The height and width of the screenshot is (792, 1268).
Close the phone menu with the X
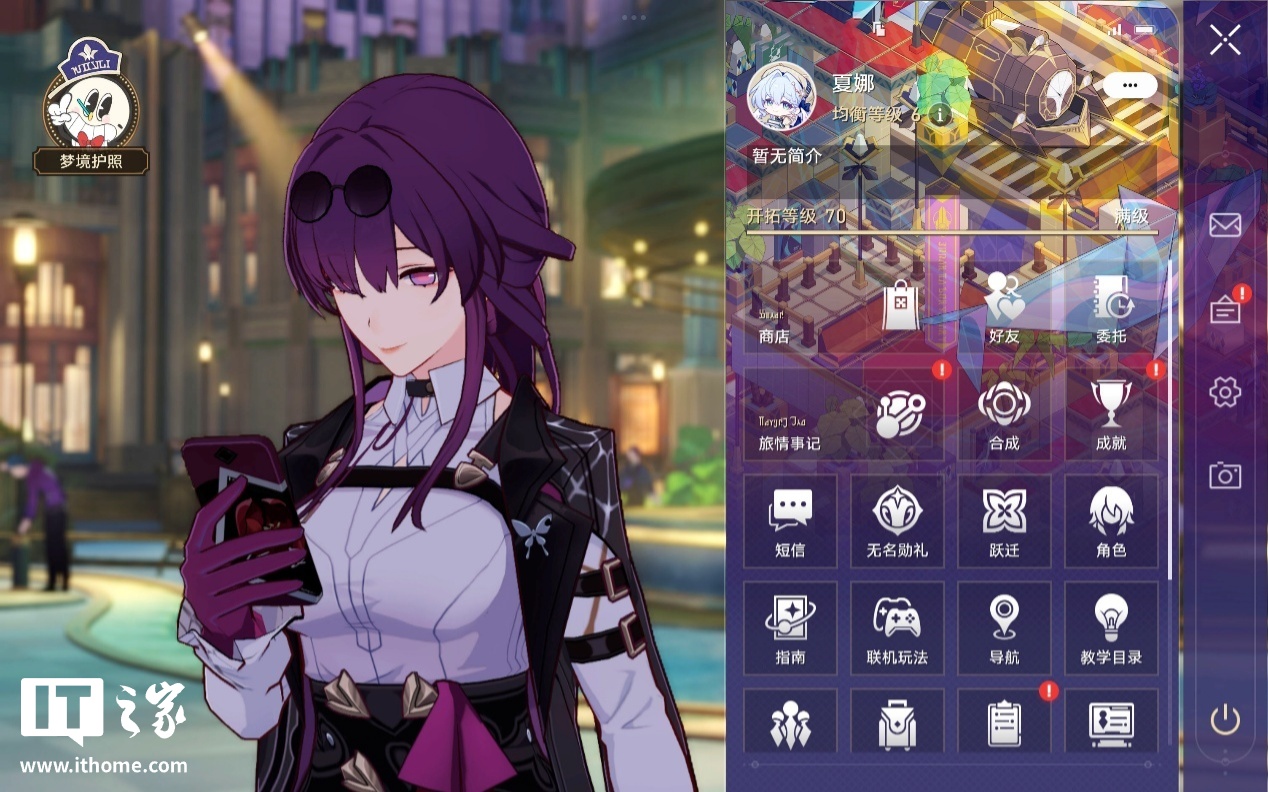pos(1224,40)
